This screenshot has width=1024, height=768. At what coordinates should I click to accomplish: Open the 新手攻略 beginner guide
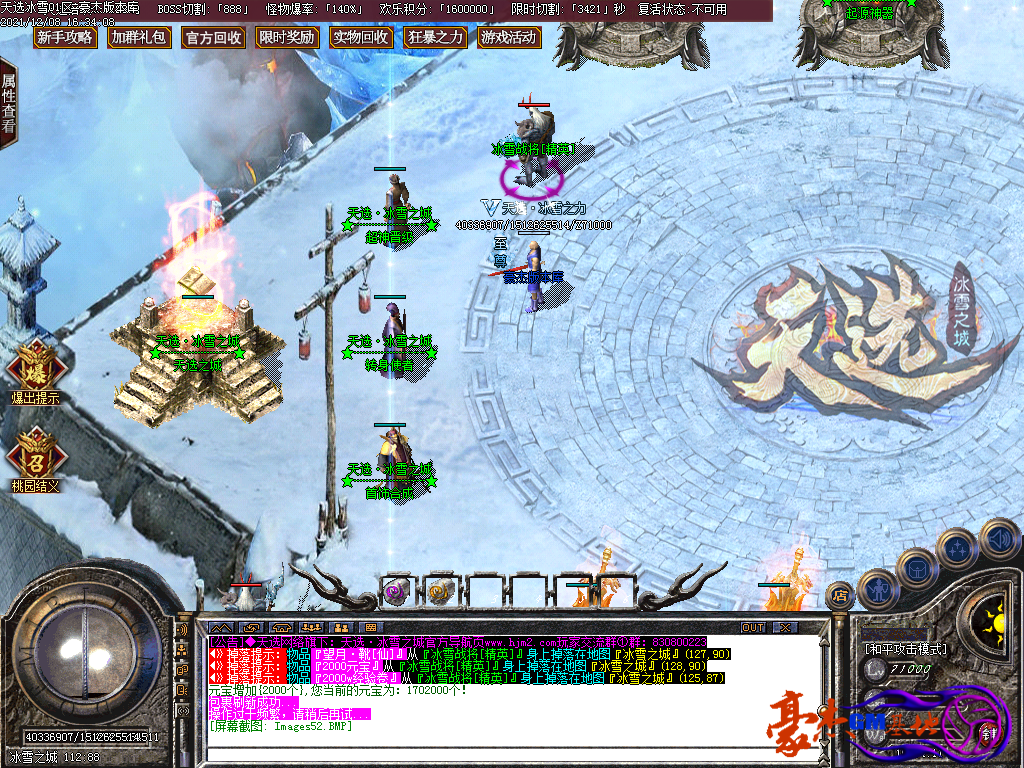[64, 38]
